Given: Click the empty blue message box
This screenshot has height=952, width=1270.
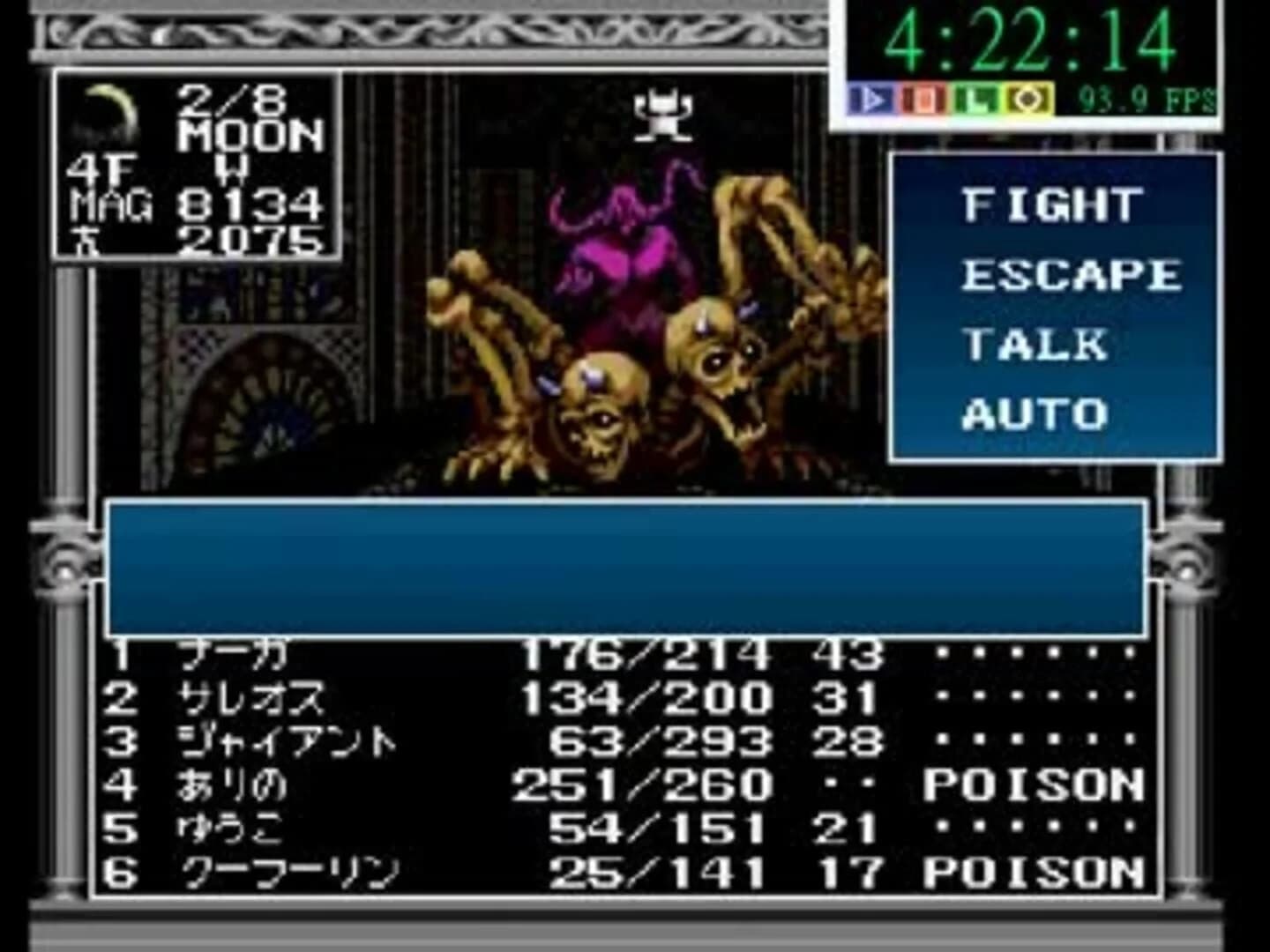Looking at the screenshot, I should click(x=626, y=569).
